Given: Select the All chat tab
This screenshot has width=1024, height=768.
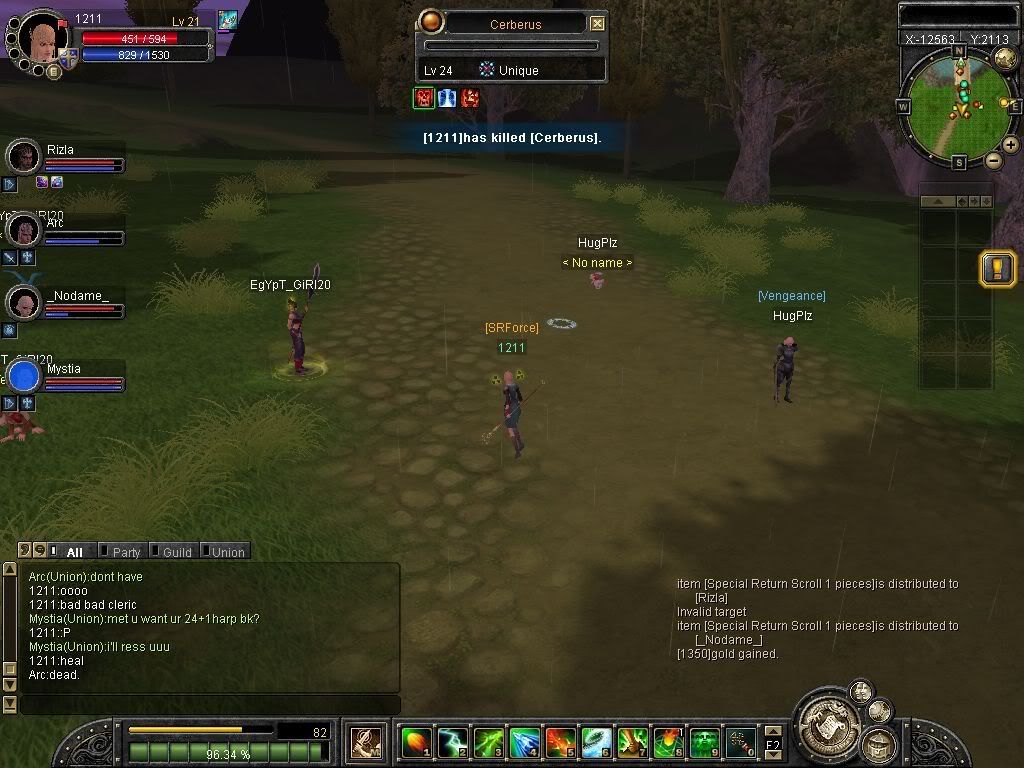Looking at the screenshot, I should (74, 552).
